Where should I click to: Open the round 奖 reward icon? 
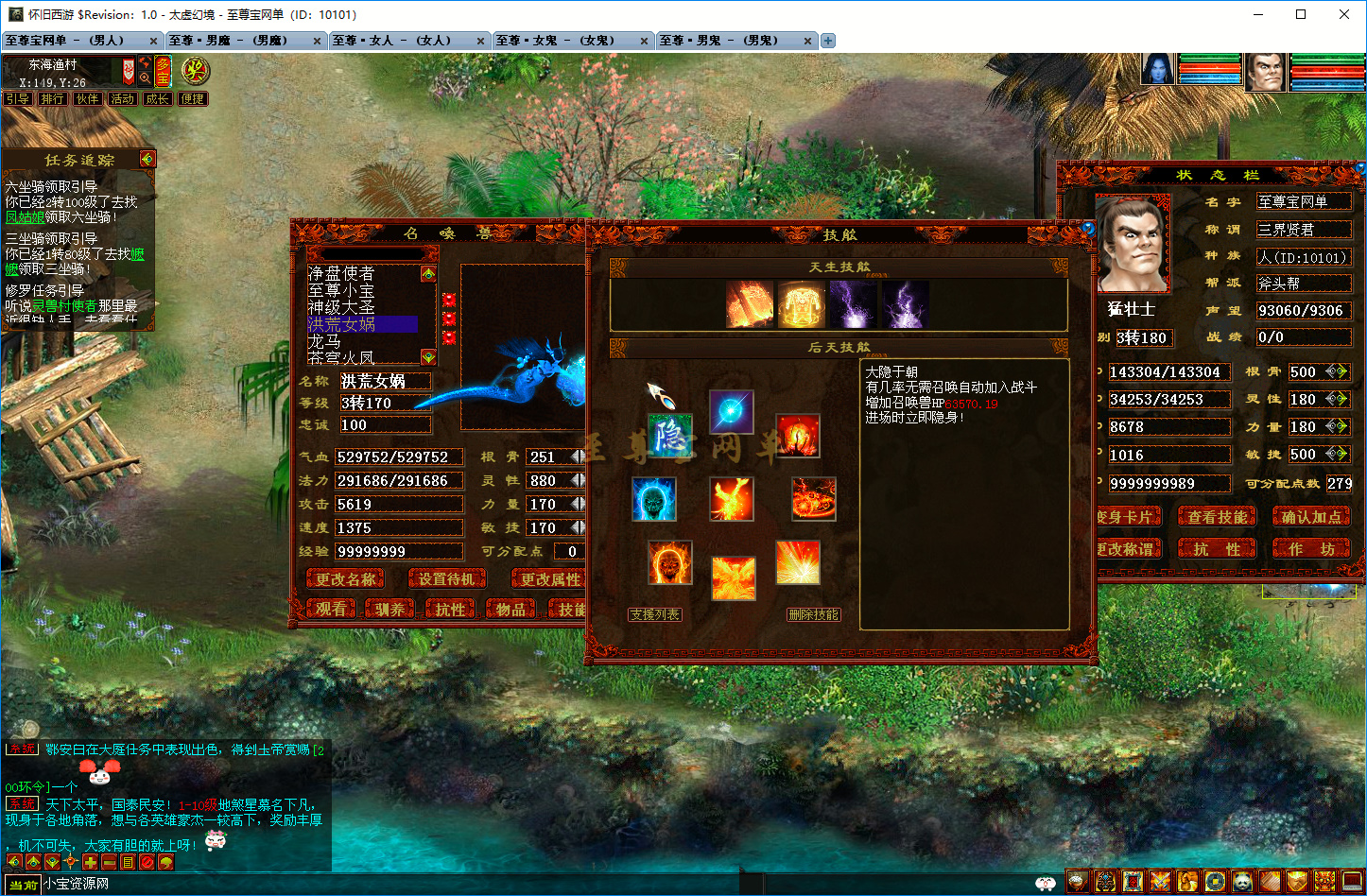(195, 70)
